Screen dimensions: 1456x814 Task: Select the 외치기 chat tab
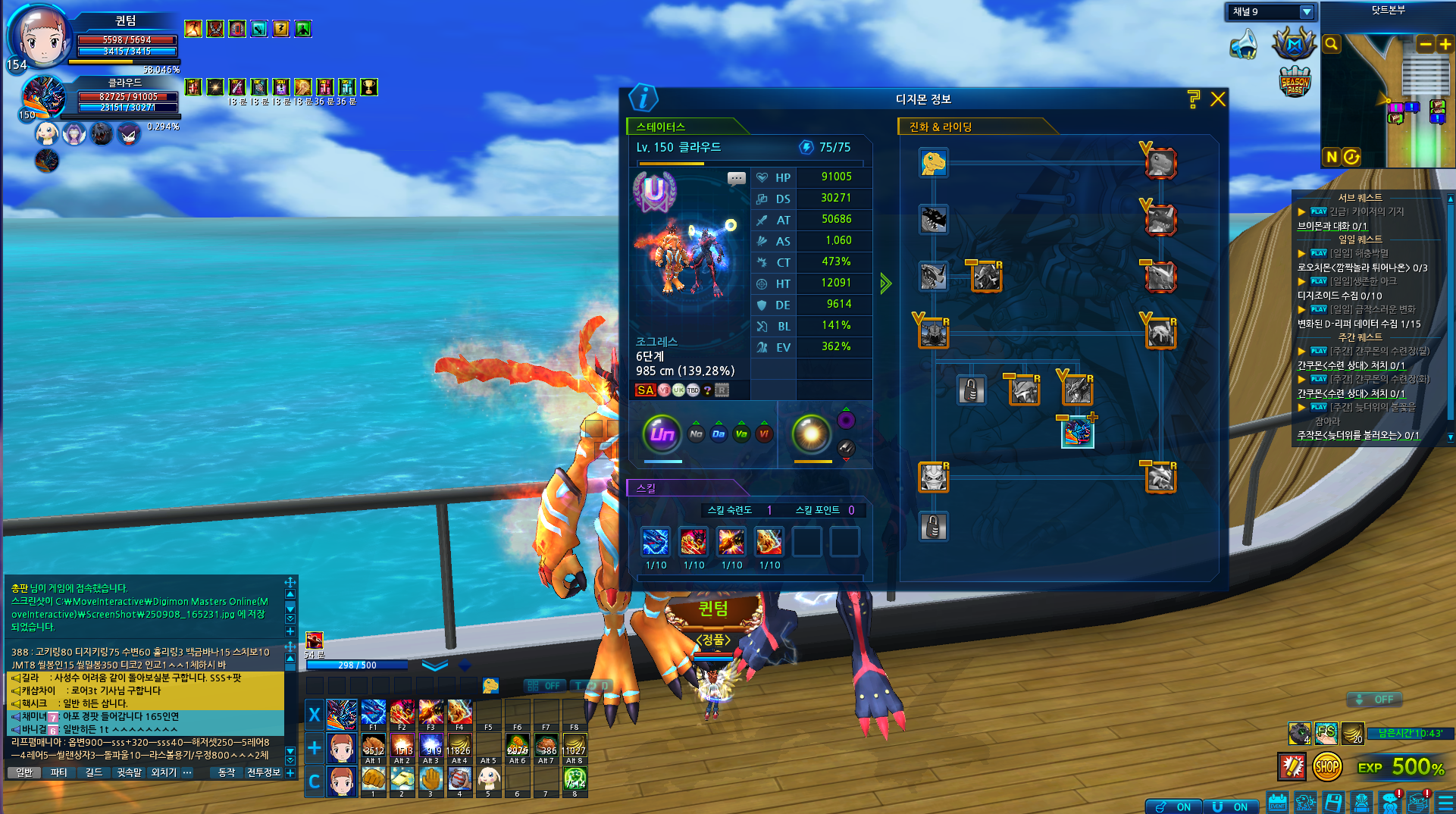tap(163, 772)
